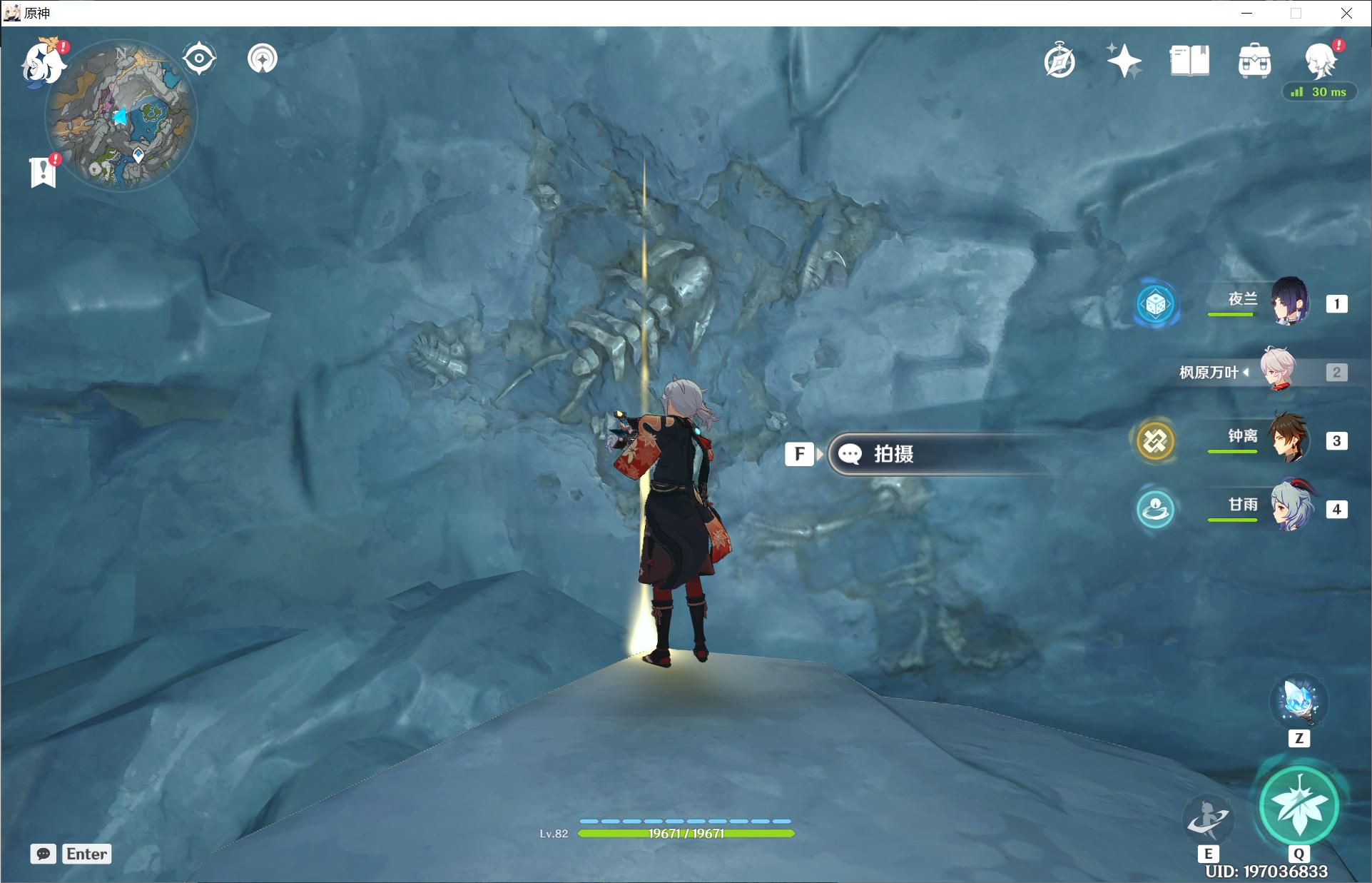Viewport: 1372px width, 883px height.
Task: Use the crystal gadget above Z
Action: tap(1299, 701)
